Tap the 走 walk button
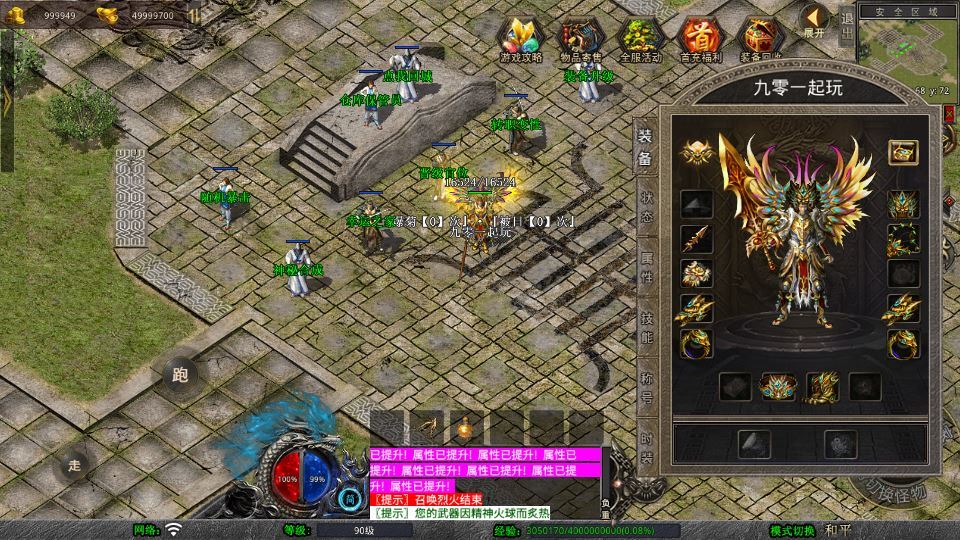960x540 pixels. 74,465
